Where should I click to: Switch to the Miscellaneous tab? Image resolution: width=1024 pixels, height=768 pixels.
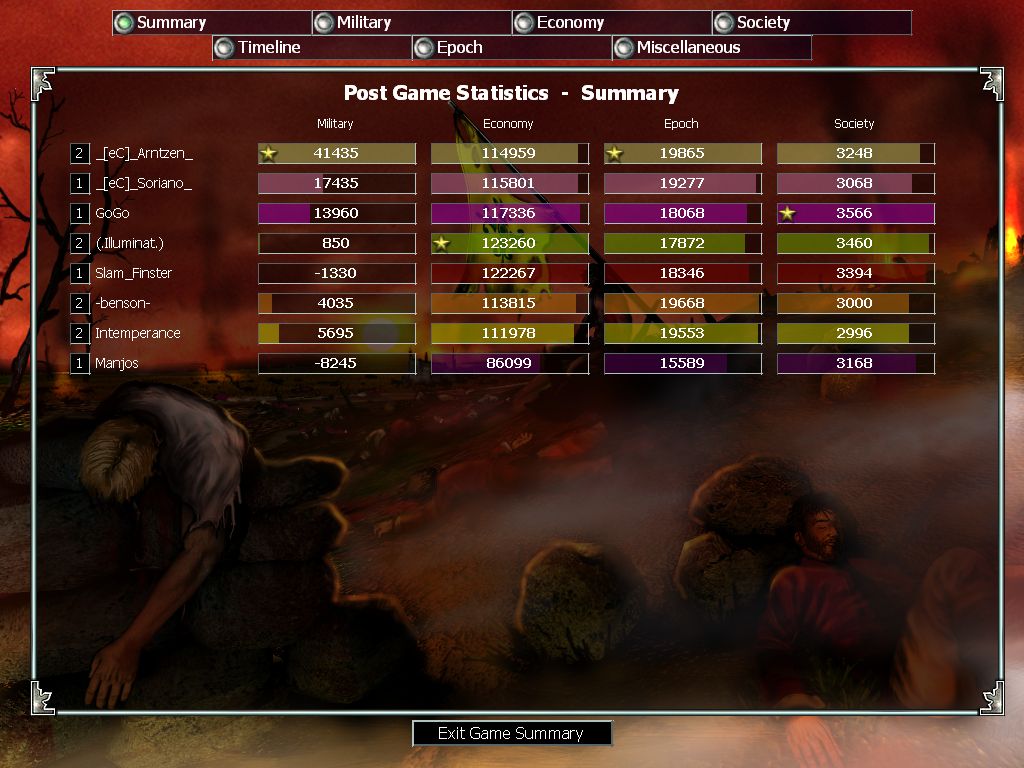pos(711,47)
